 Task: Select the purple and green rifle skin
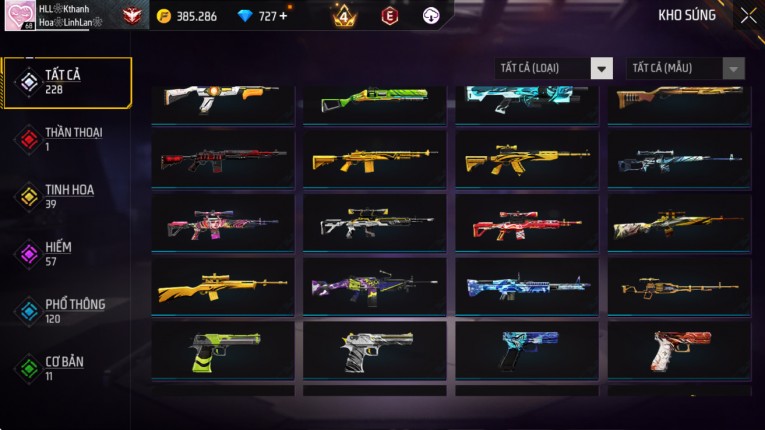click(x=374, y=288)
